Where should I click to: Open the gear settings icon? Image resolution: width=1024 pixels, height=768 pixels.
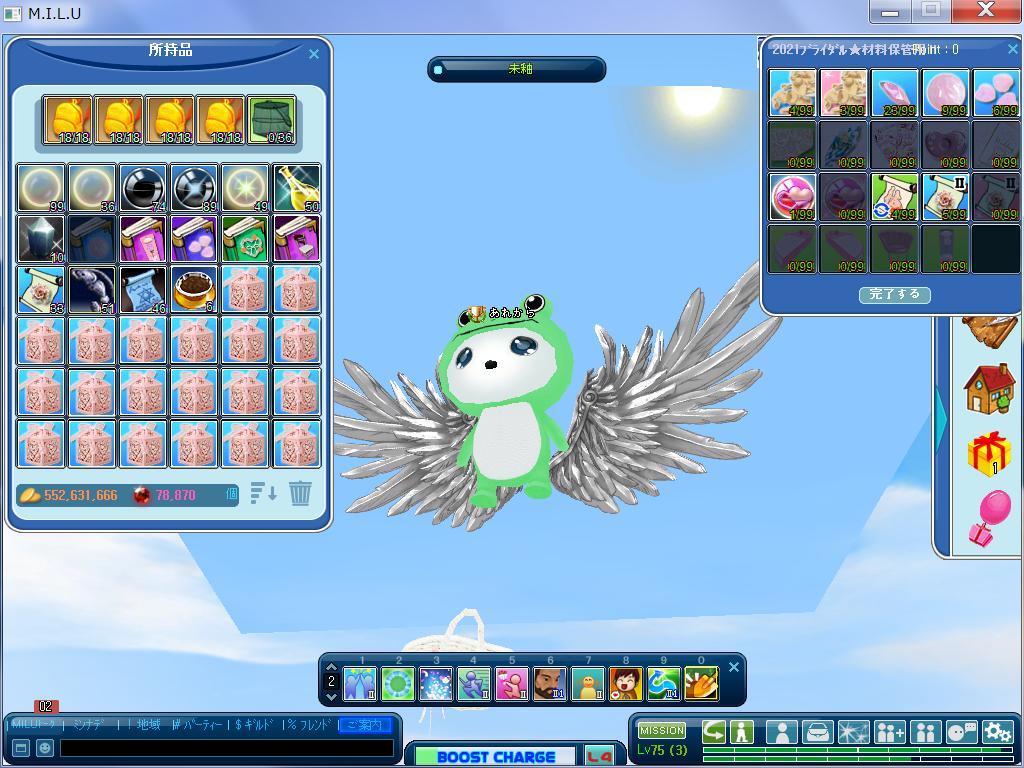[997, 733]
